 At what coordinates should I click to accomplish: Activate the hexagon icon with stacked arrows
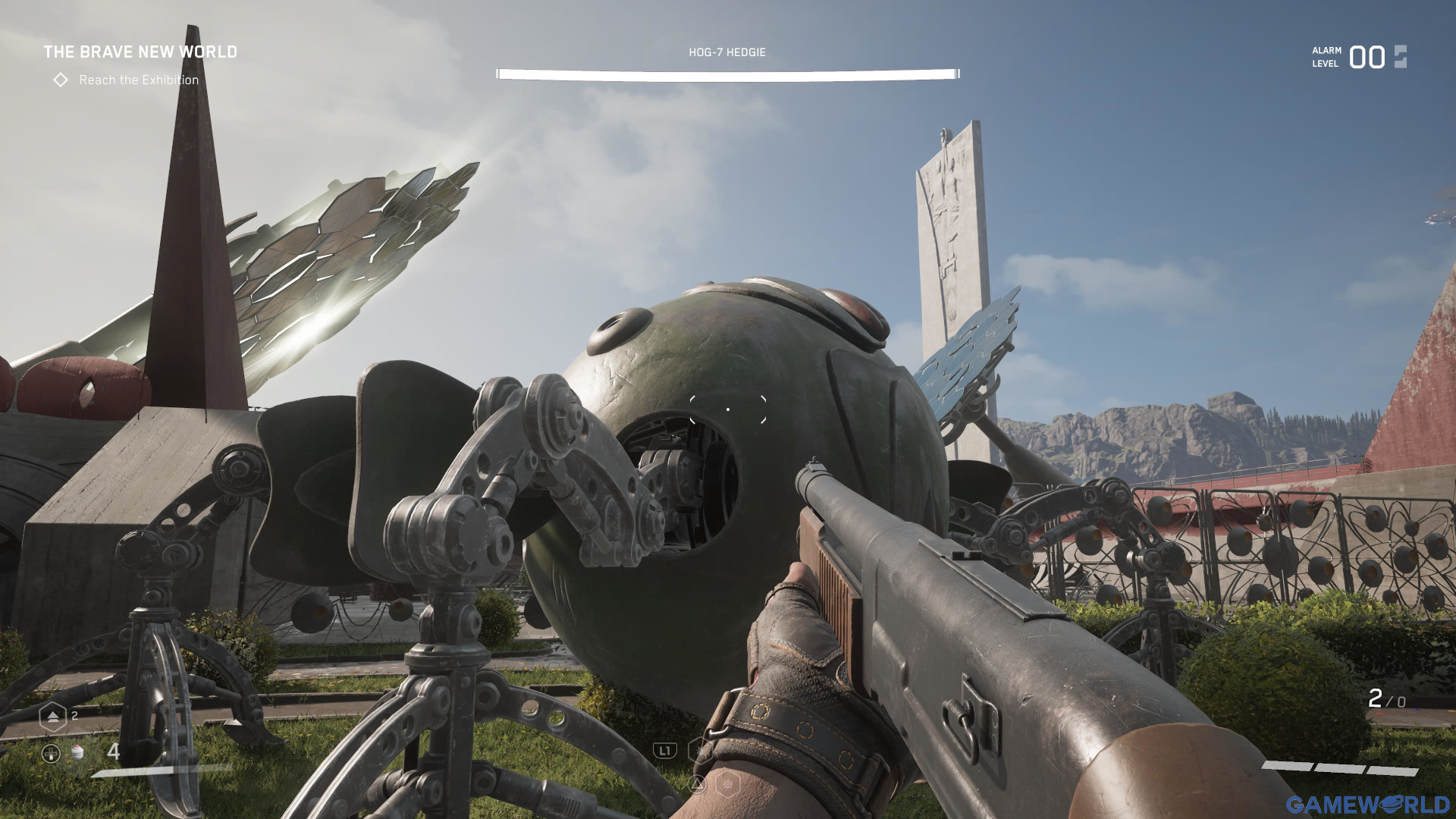click(x=52, y=716)
